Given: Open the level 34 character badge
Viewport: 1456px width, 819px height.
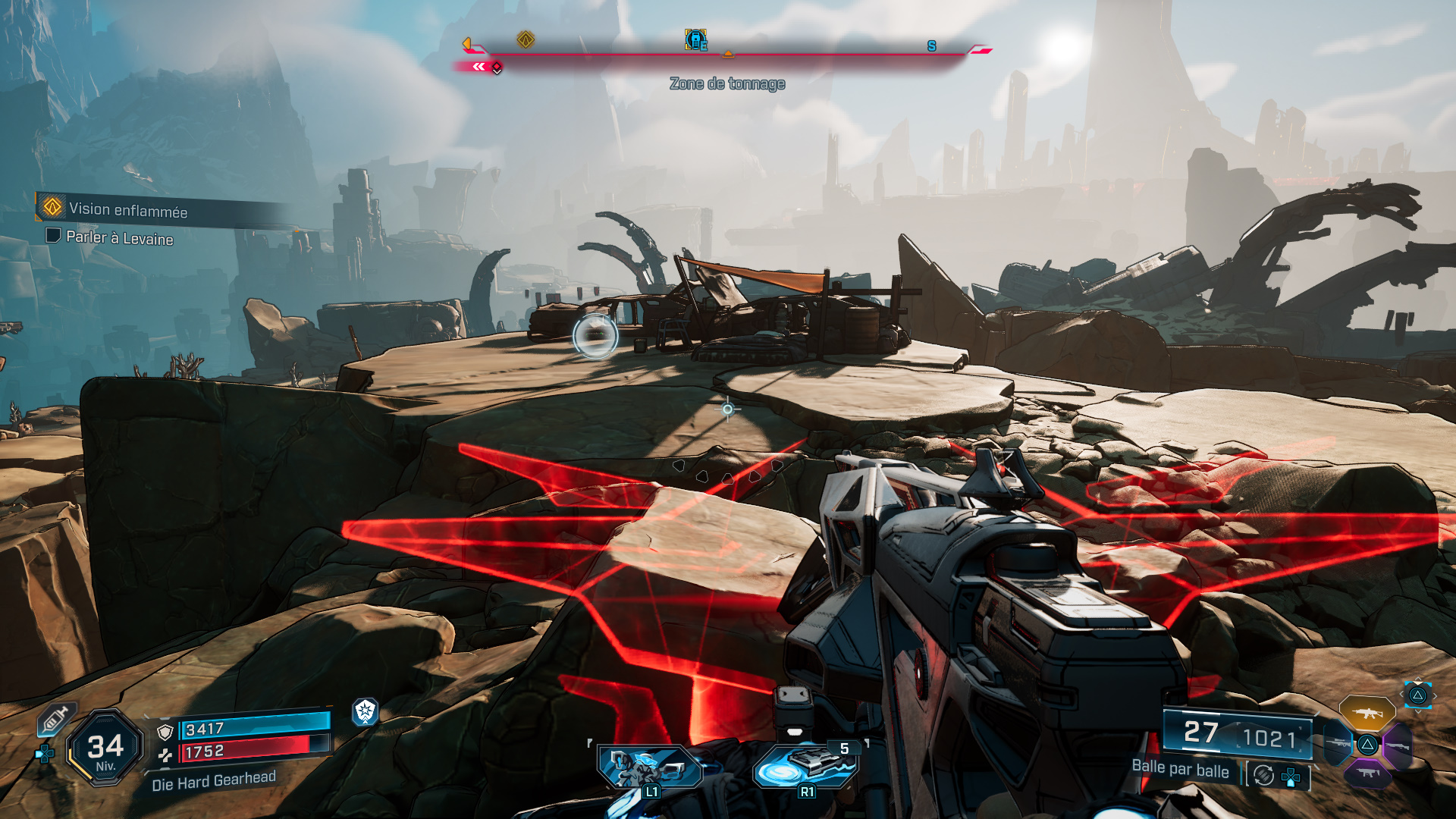Looking at the screenshot, I should point(105,748).
